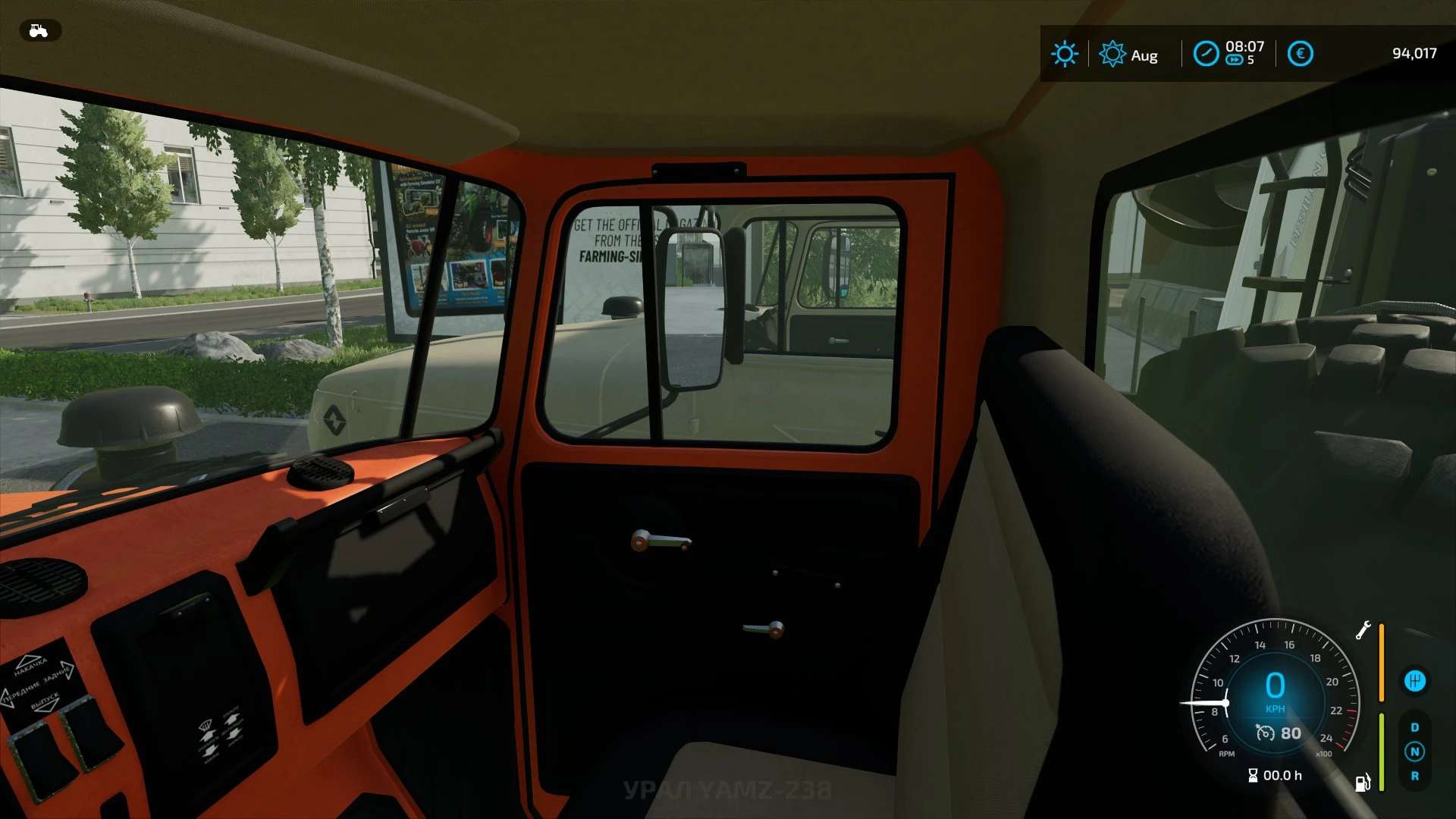The width and height of the screenshot is (1456, 819).
Task: Click the wrench damage icon
Action: click(x=1363, y=630)
